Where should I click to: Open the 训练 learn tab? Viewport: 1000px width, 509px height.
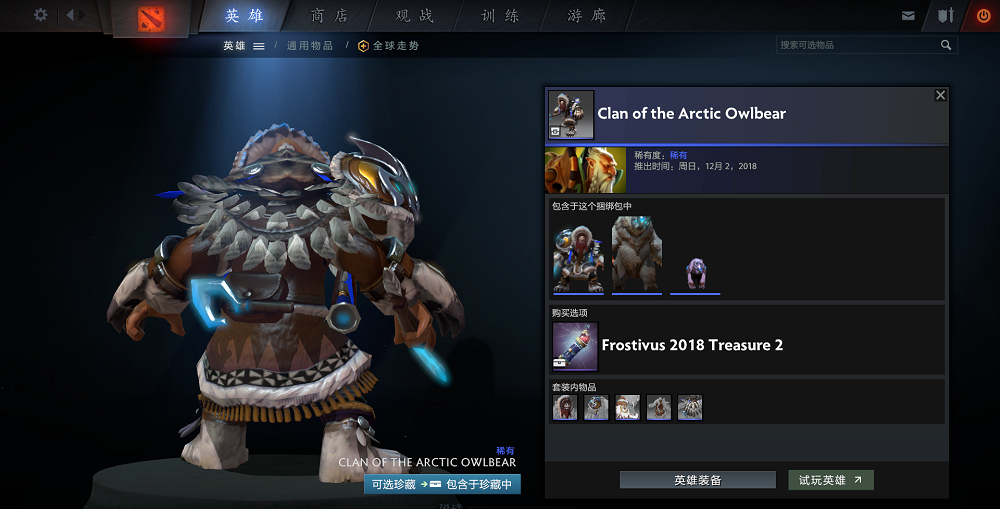click(x=500, y=16)
